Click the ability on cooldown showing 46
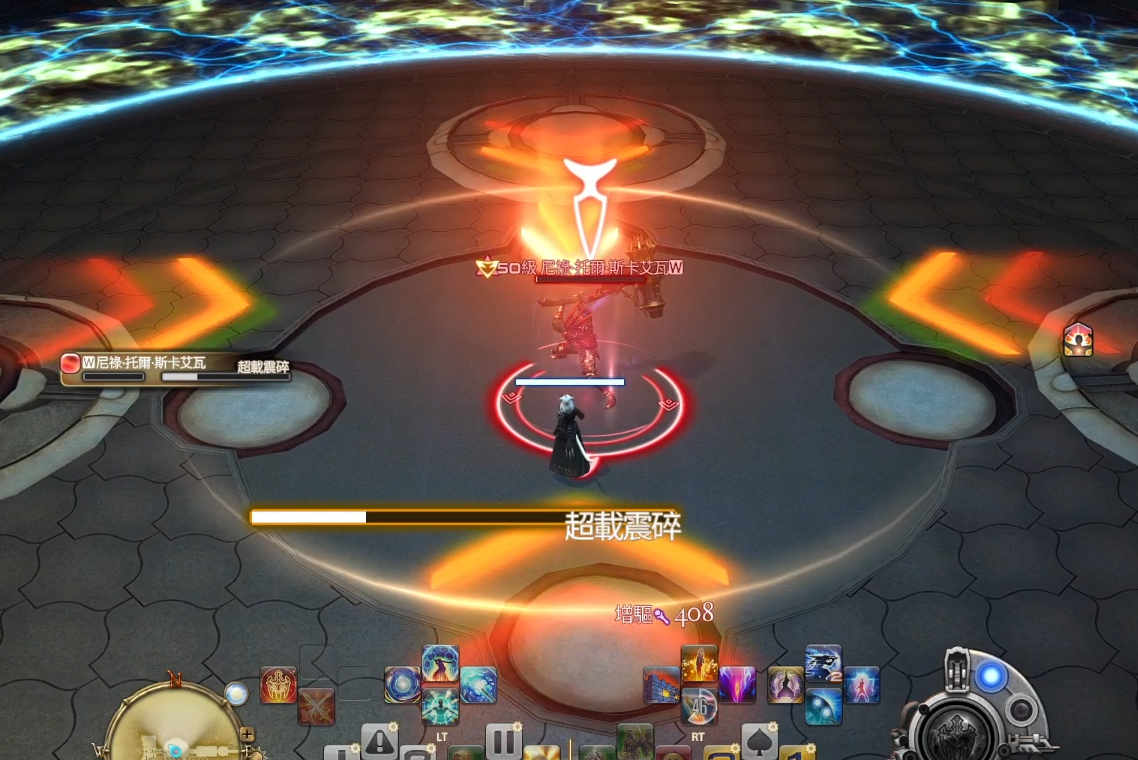 click(699, 706)
